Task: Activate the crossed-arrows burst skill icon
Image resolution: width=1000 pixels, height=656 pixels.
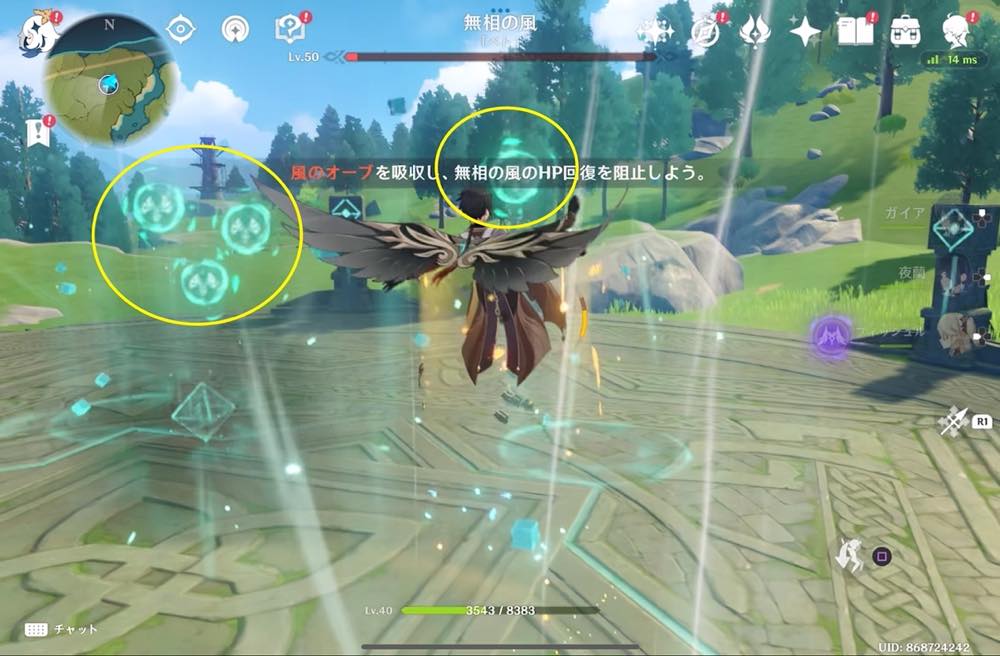Action: pyautogui.click(x=952, y=422)
